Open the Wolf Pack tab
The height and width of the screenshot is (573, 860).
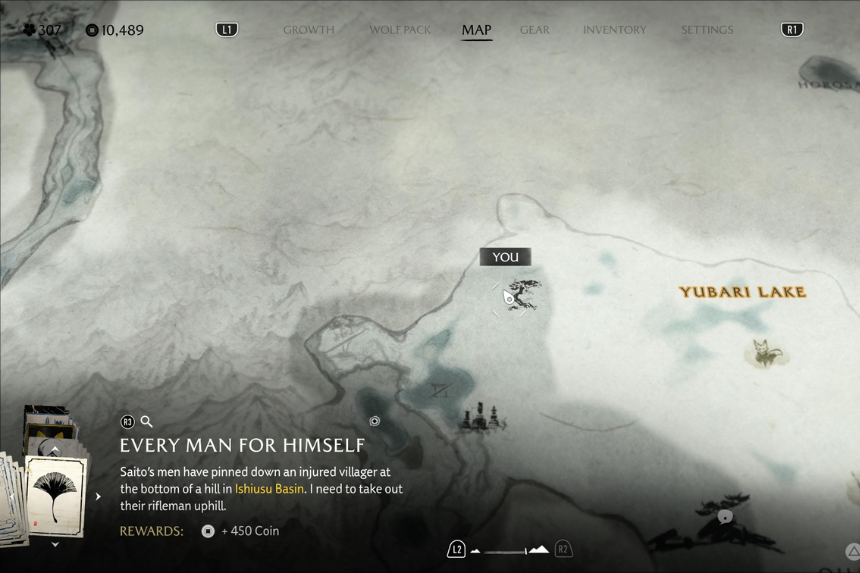(400, 30)
